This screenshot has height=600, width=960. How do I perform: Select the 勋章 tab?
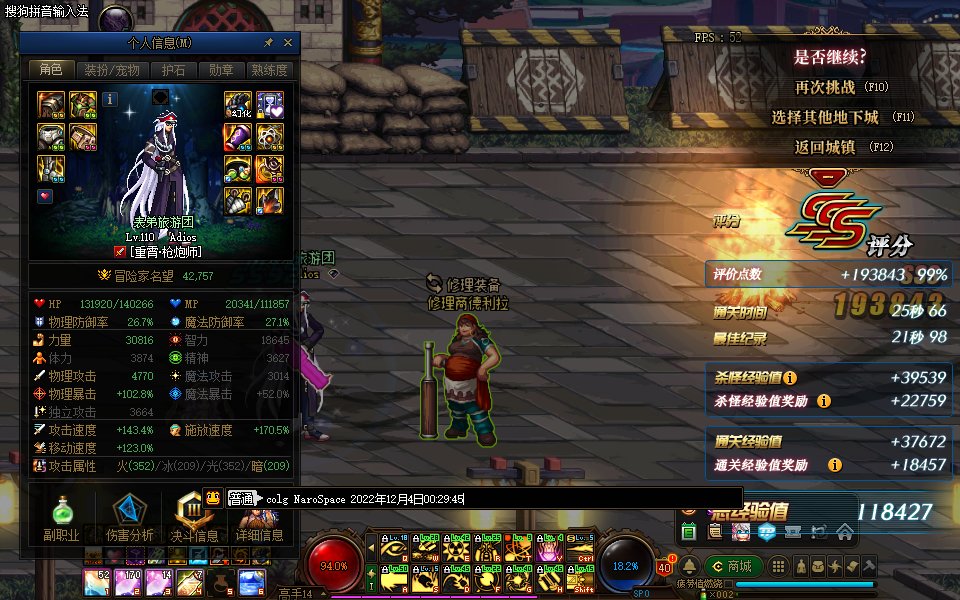point(221,70)
